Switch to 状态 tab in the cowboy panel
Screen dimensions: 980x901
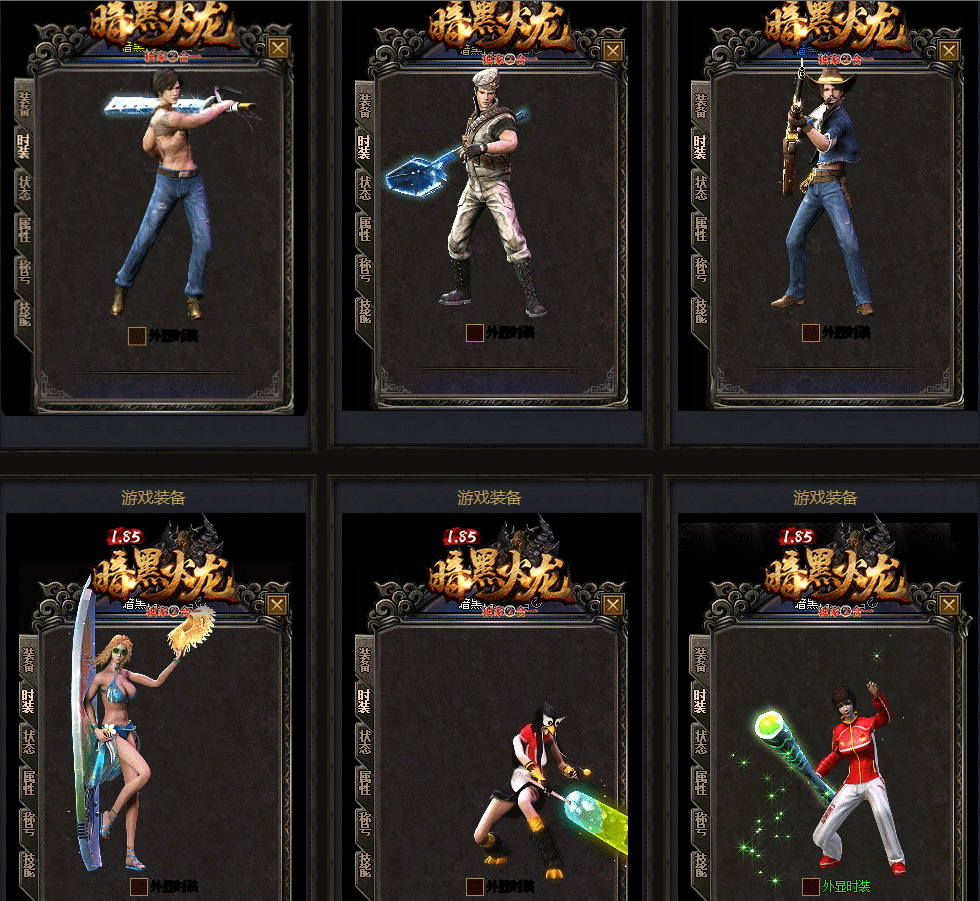[700, 188]
